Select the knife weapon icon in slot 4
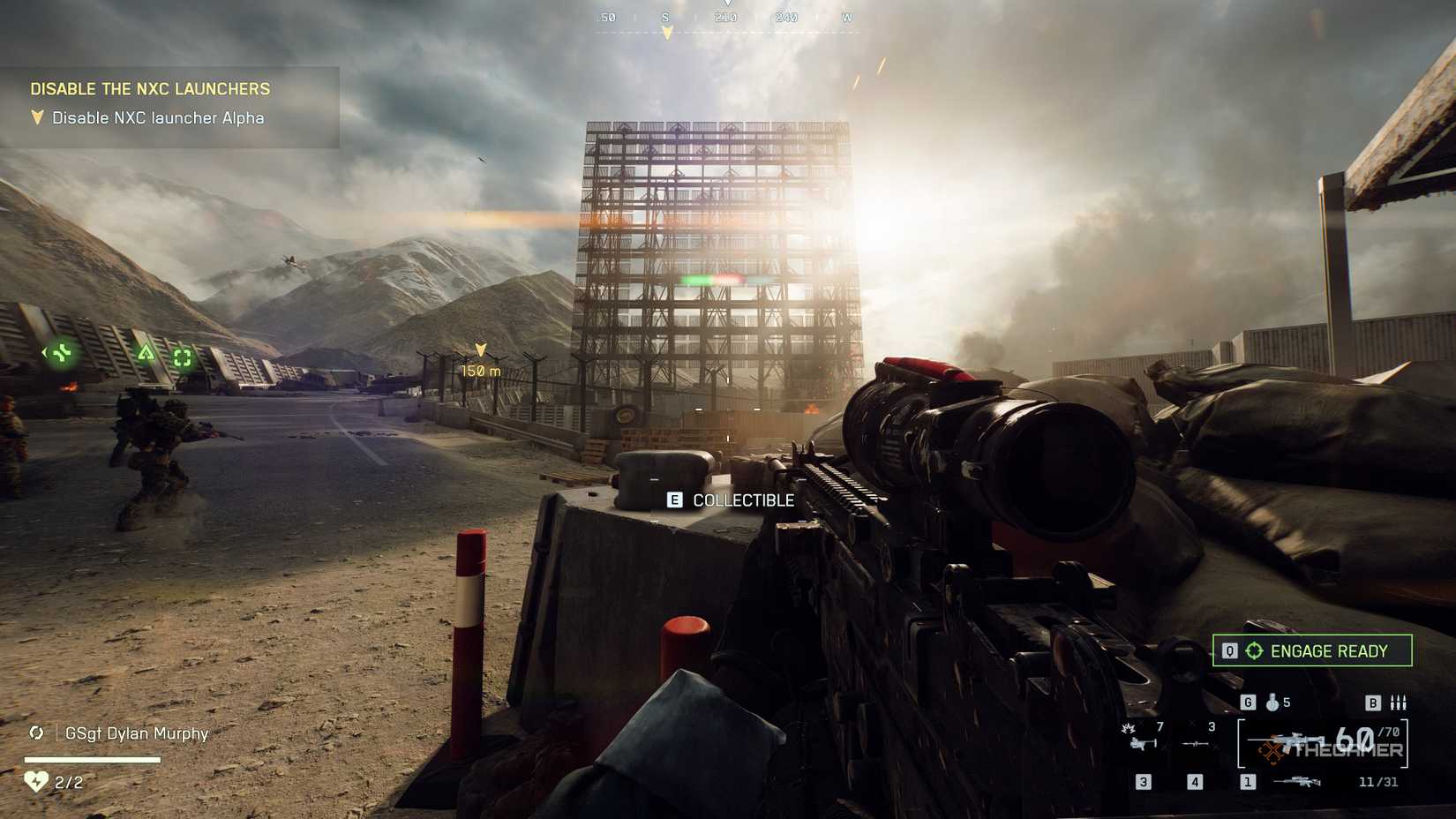This screenshot has width=1456, height=819. pyautogui.click(x=1194, y=743)
